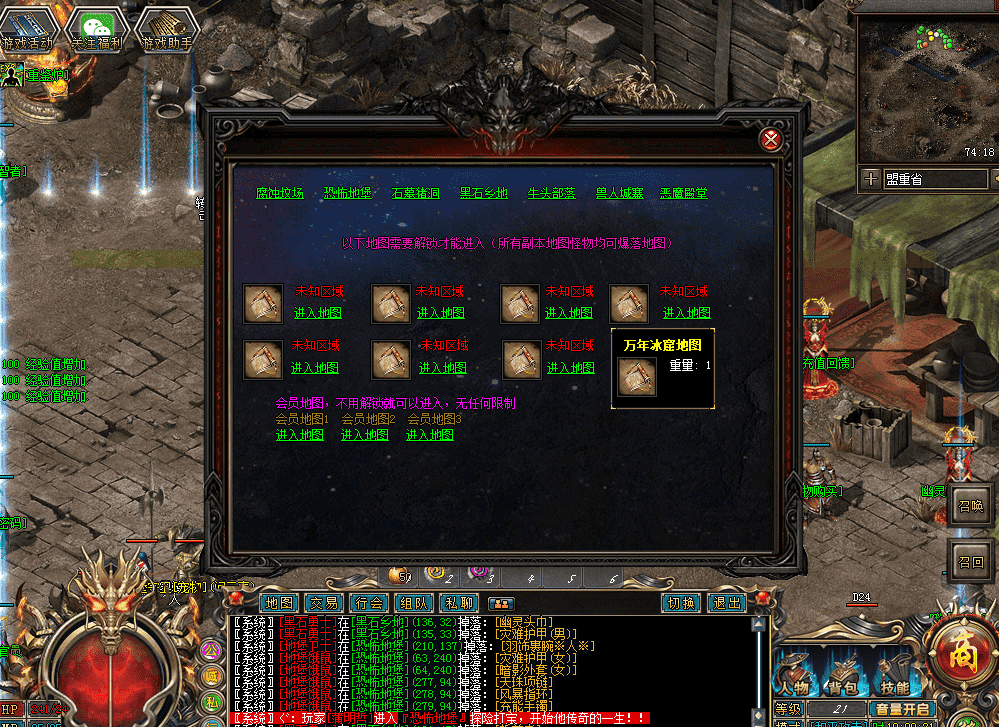Open the 组队 team button
This screenshot has height=727, width=999.
[415, 603]
